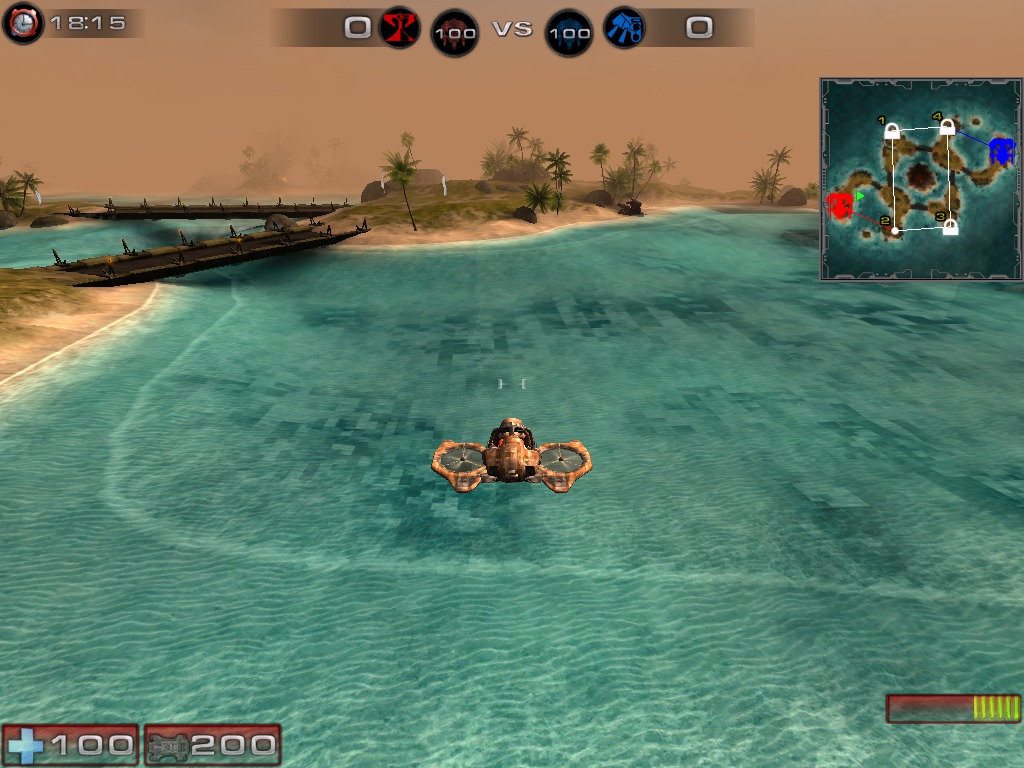Click the blue team base on the minimap
1024x768 pixels.
[1001, 152]
